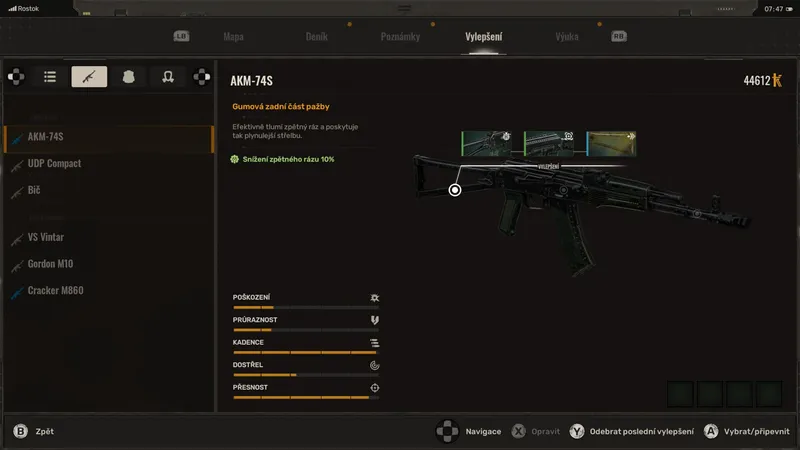
Task: Select the rifle weapons category icon
Action: tap(89, 76)
